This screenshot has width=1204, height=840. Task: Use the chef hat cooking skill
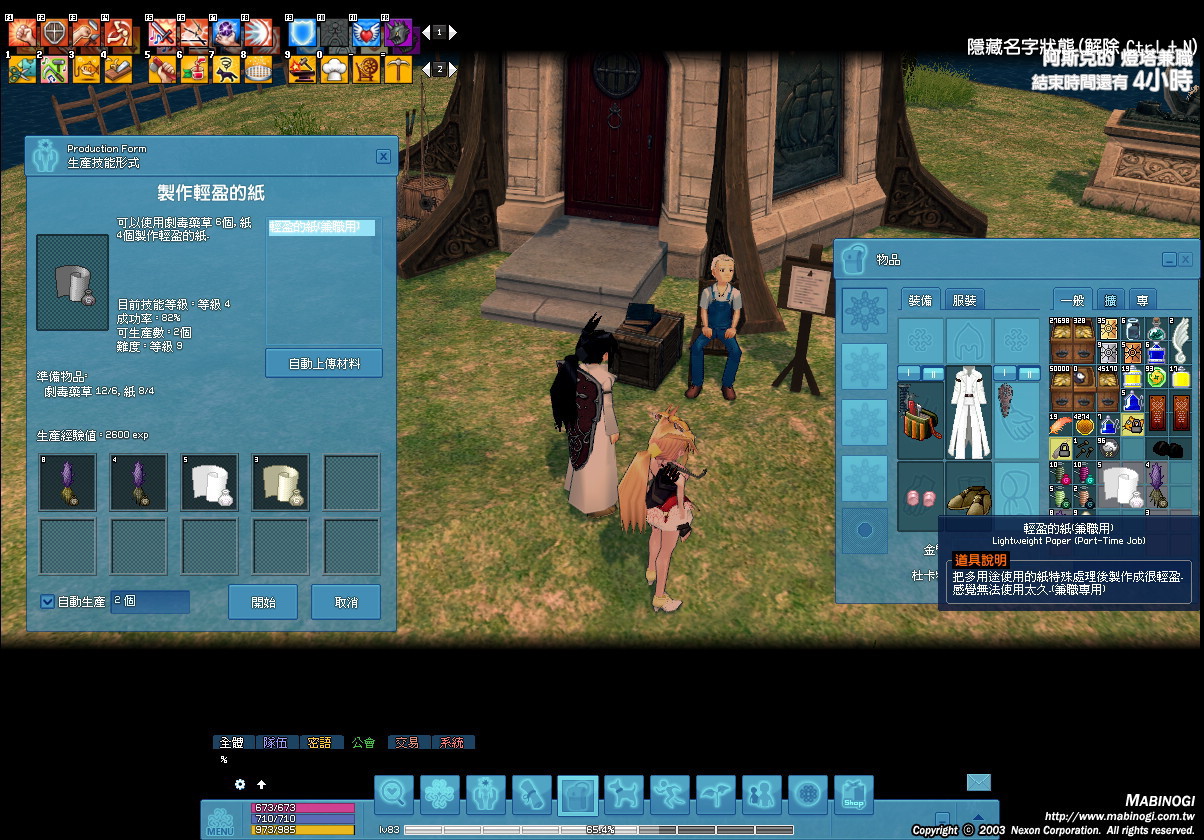pos(334,69)
